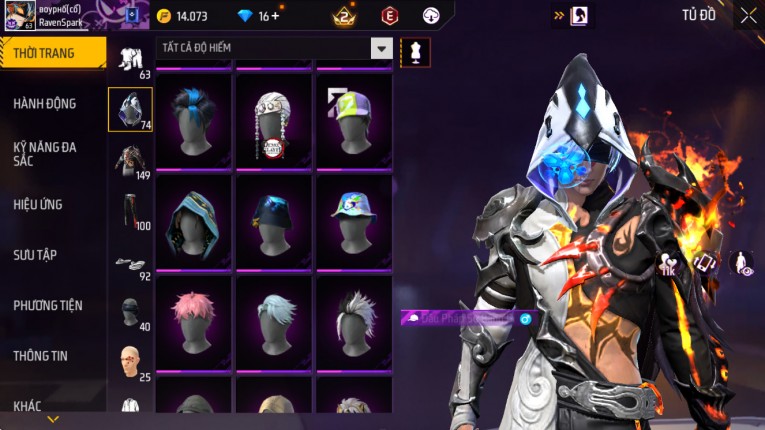Go to the Phương Tiện section
Screen dimensions: 765x430
[48, 305]
